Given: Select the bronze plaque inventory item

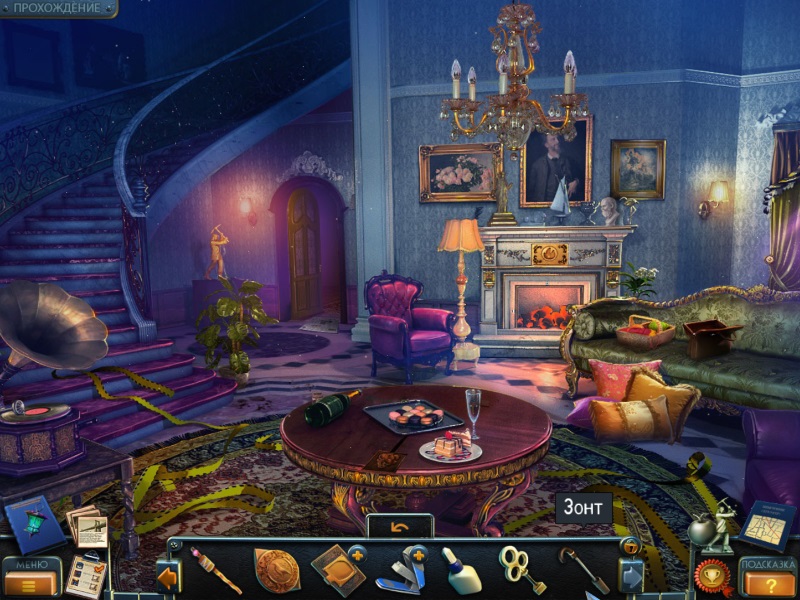Looking at the screenshot, I should tap(335, 570).
